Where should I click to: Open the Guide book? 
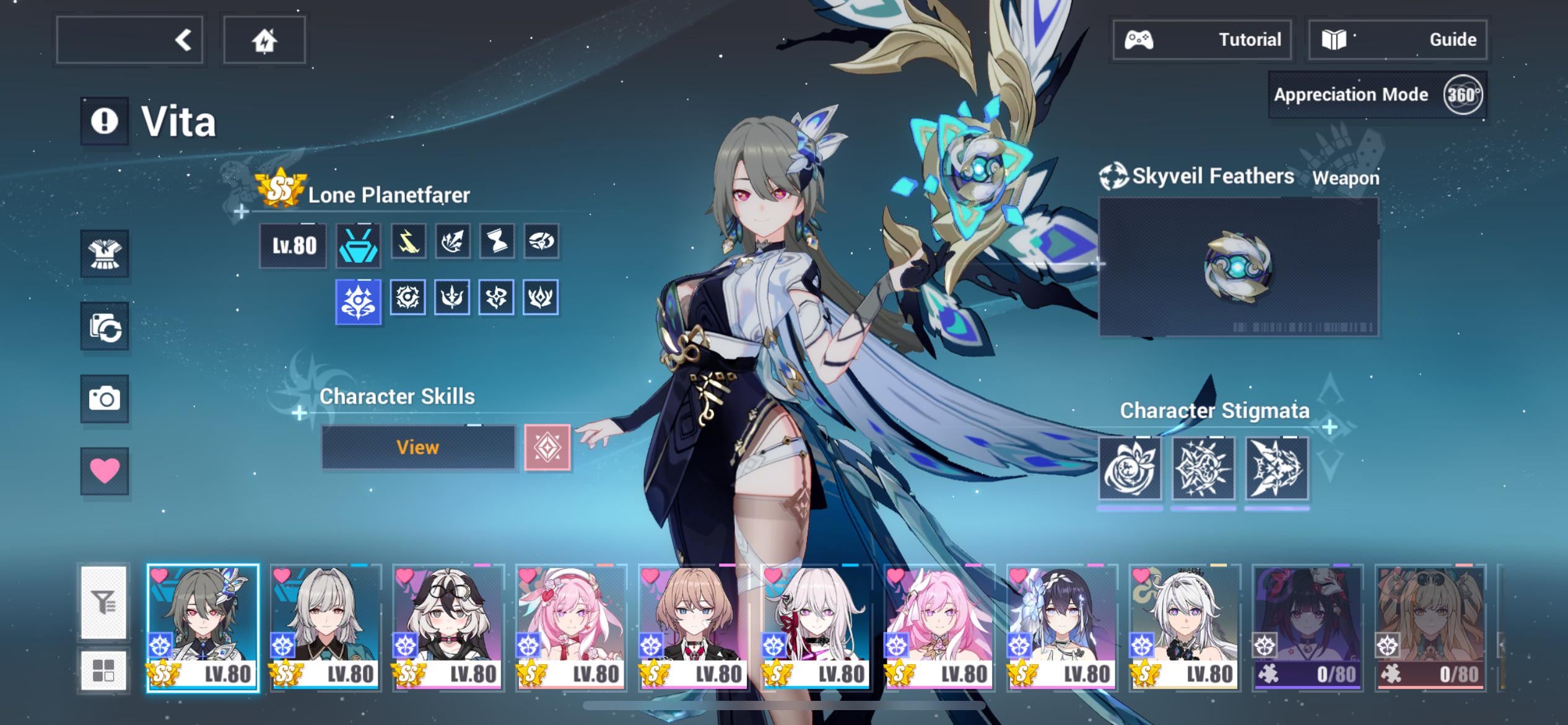(x=1397, y=40)
